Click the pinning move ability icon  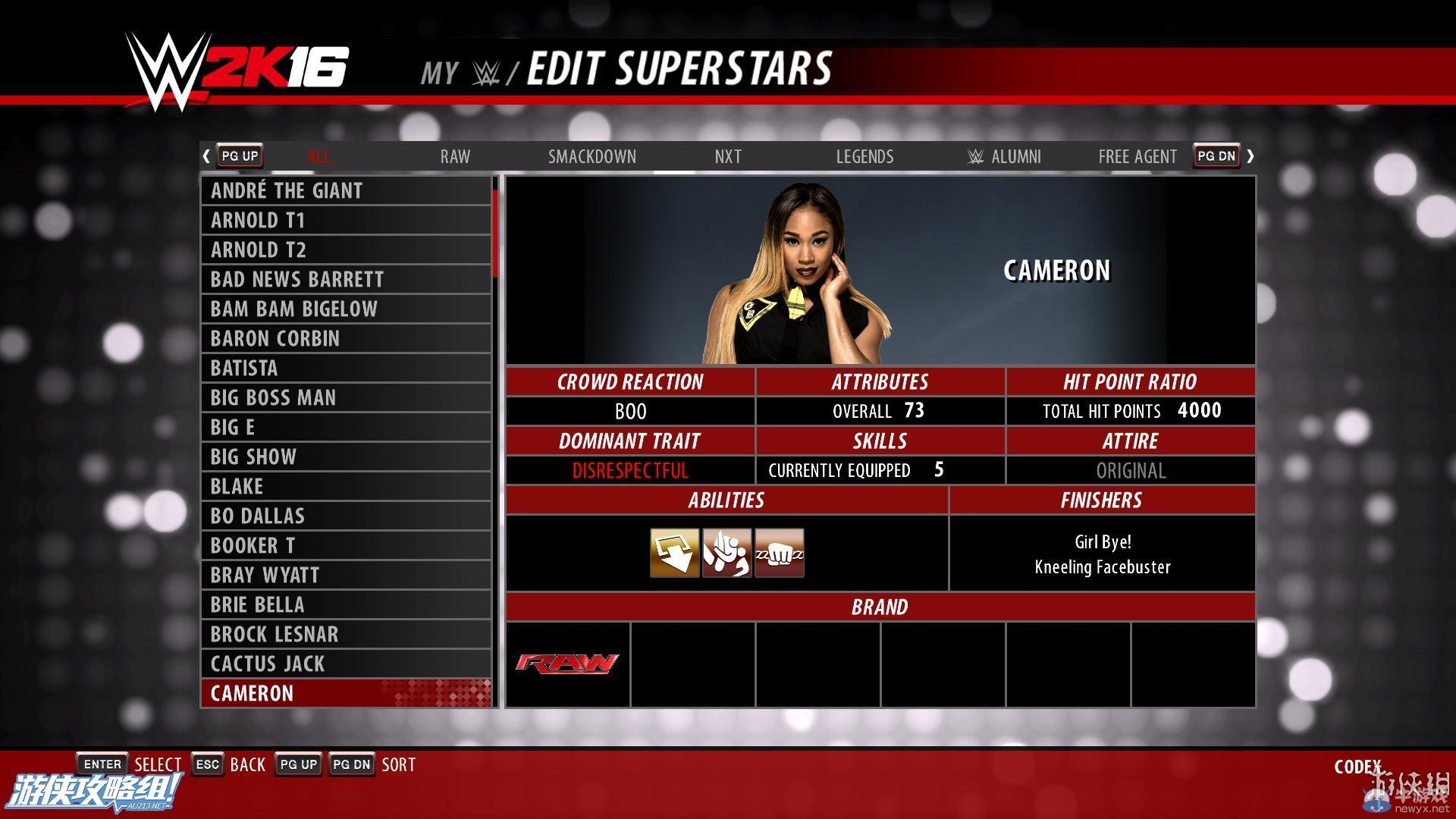click(x=726, y=553)
